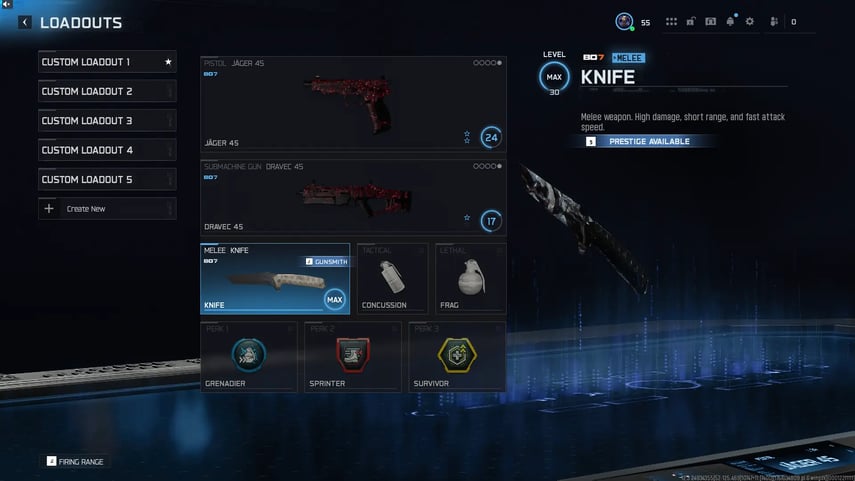Open the player profile avatar
Image resolution: width=855 pixels, height=481 pixels.
pyautogui.click(x=624, y=21)
